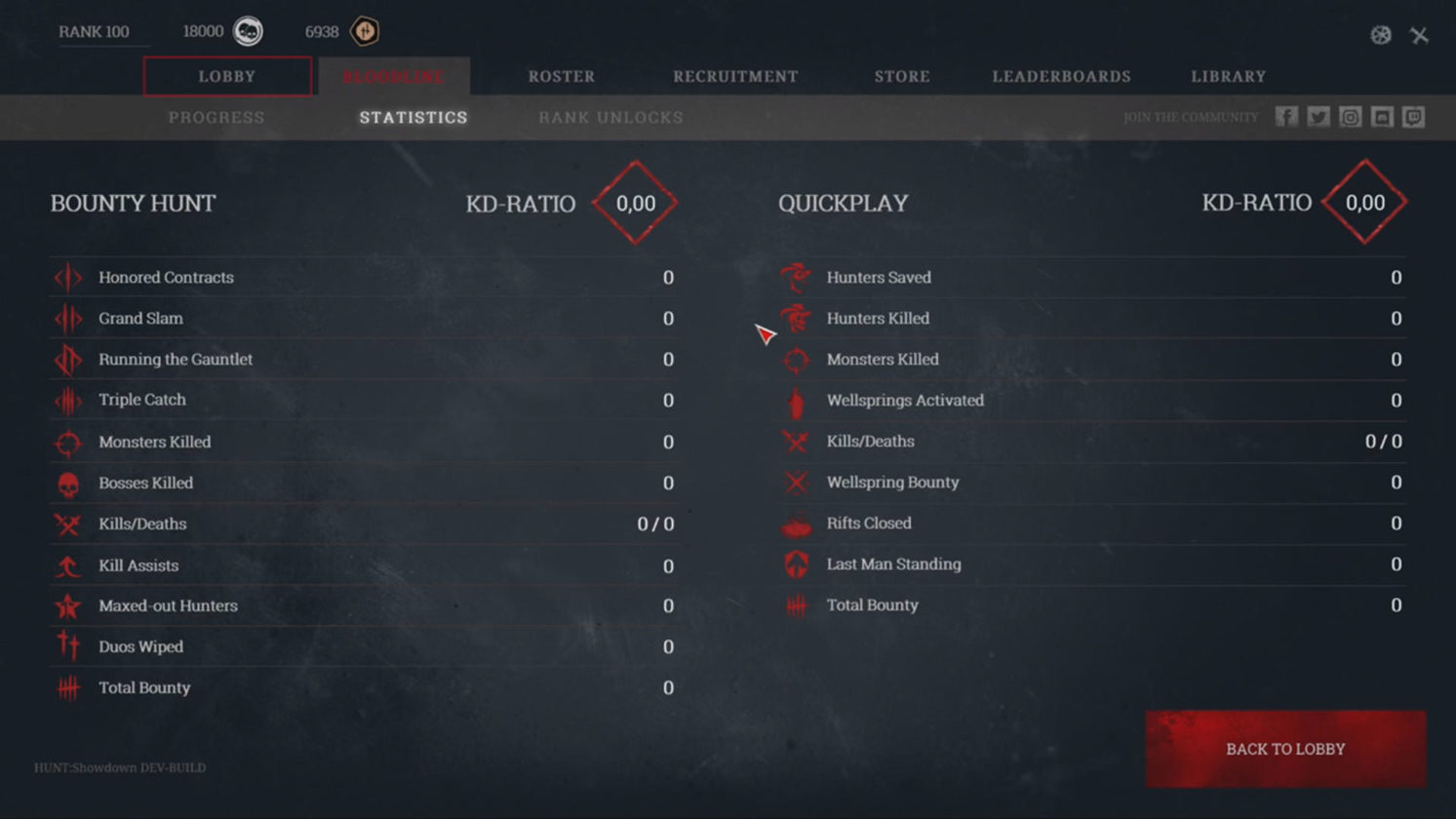
Task: Click the Last Man Standing icon
Action: tap(798, 564)
